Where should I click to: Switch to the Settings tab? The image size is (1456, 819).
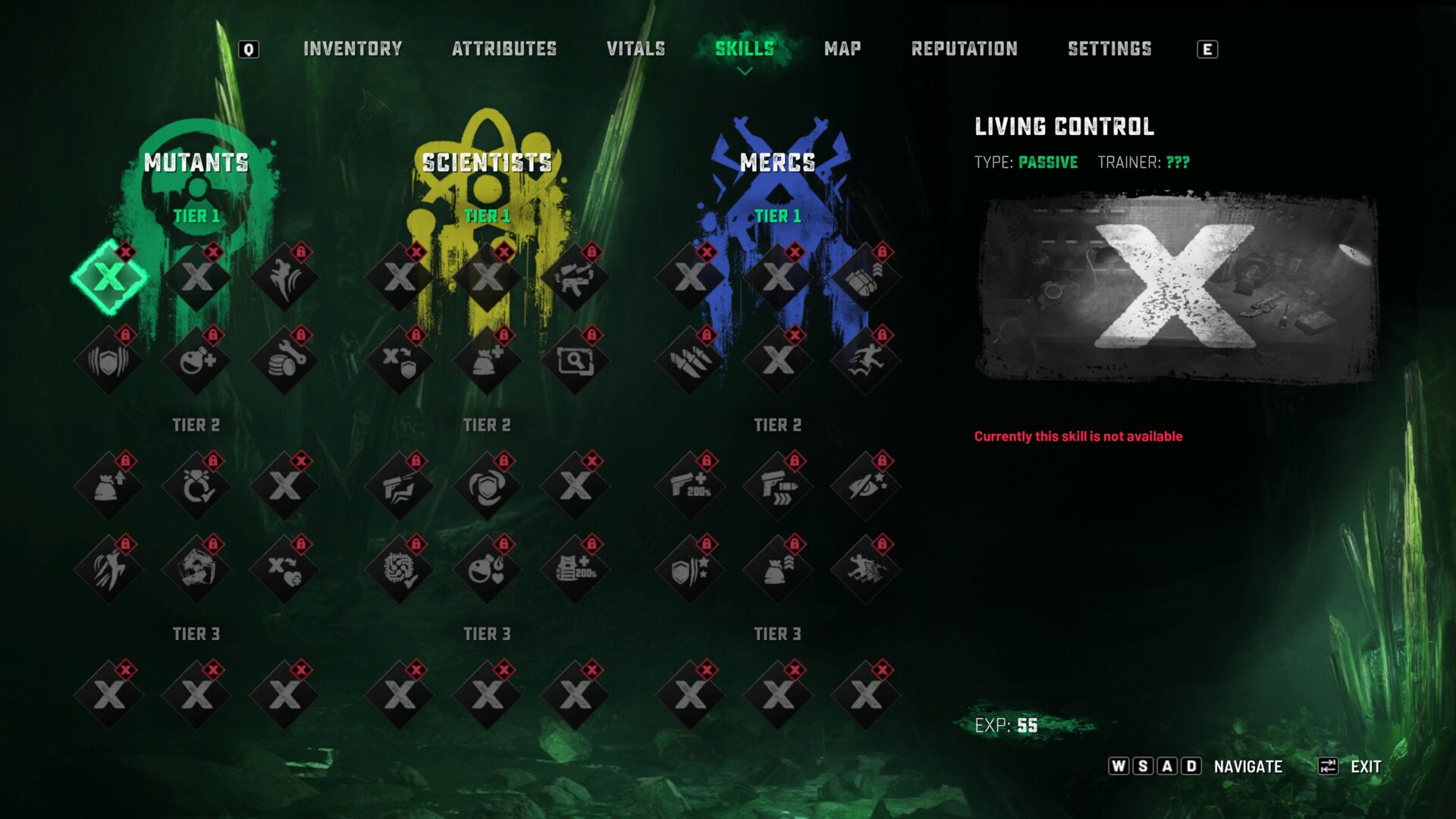[1109, 49]
